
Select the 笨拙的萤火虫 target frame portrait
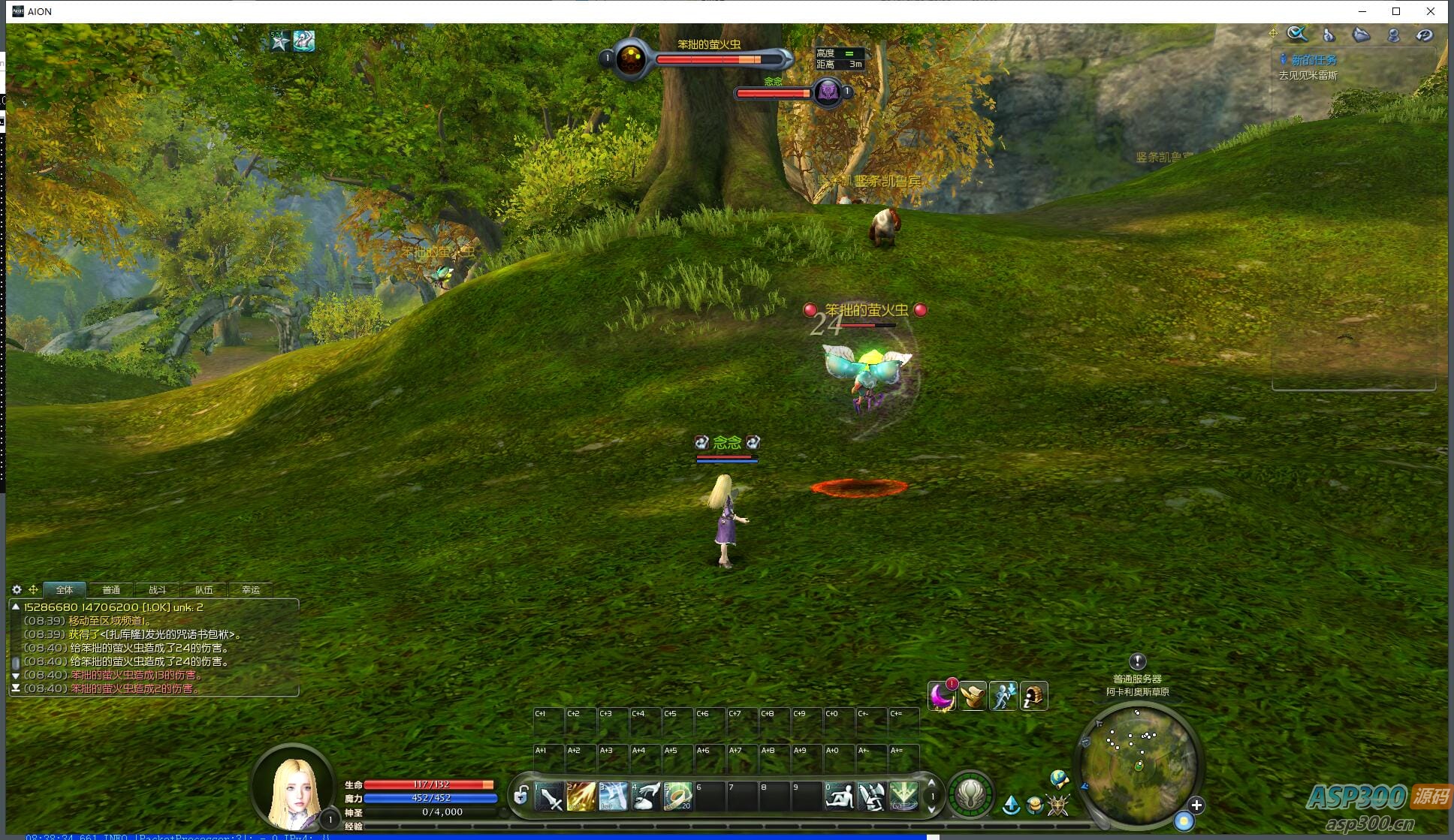coord(631,59)
